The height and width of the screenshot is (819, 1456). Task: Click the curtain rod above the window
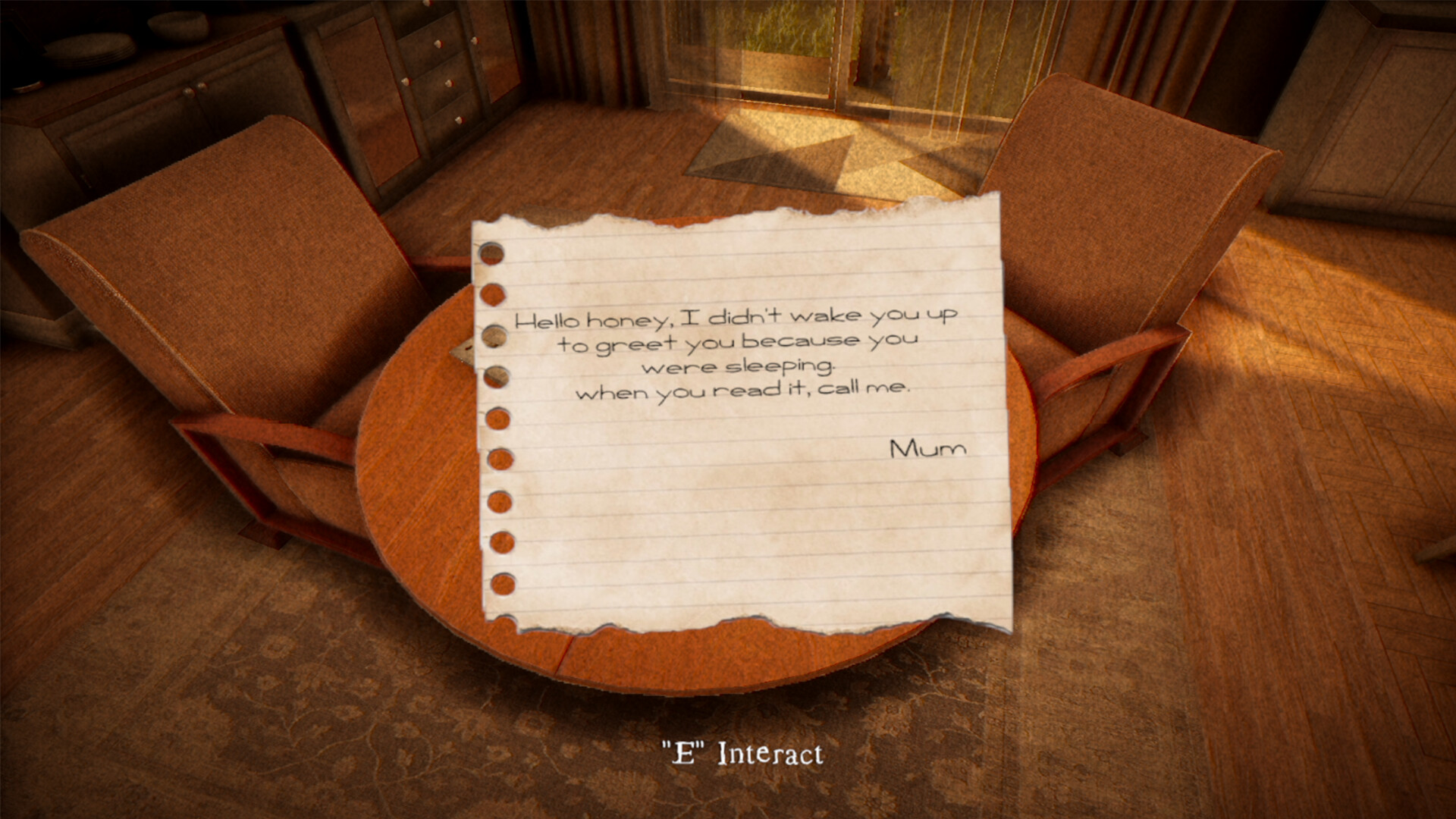[796, 6]
